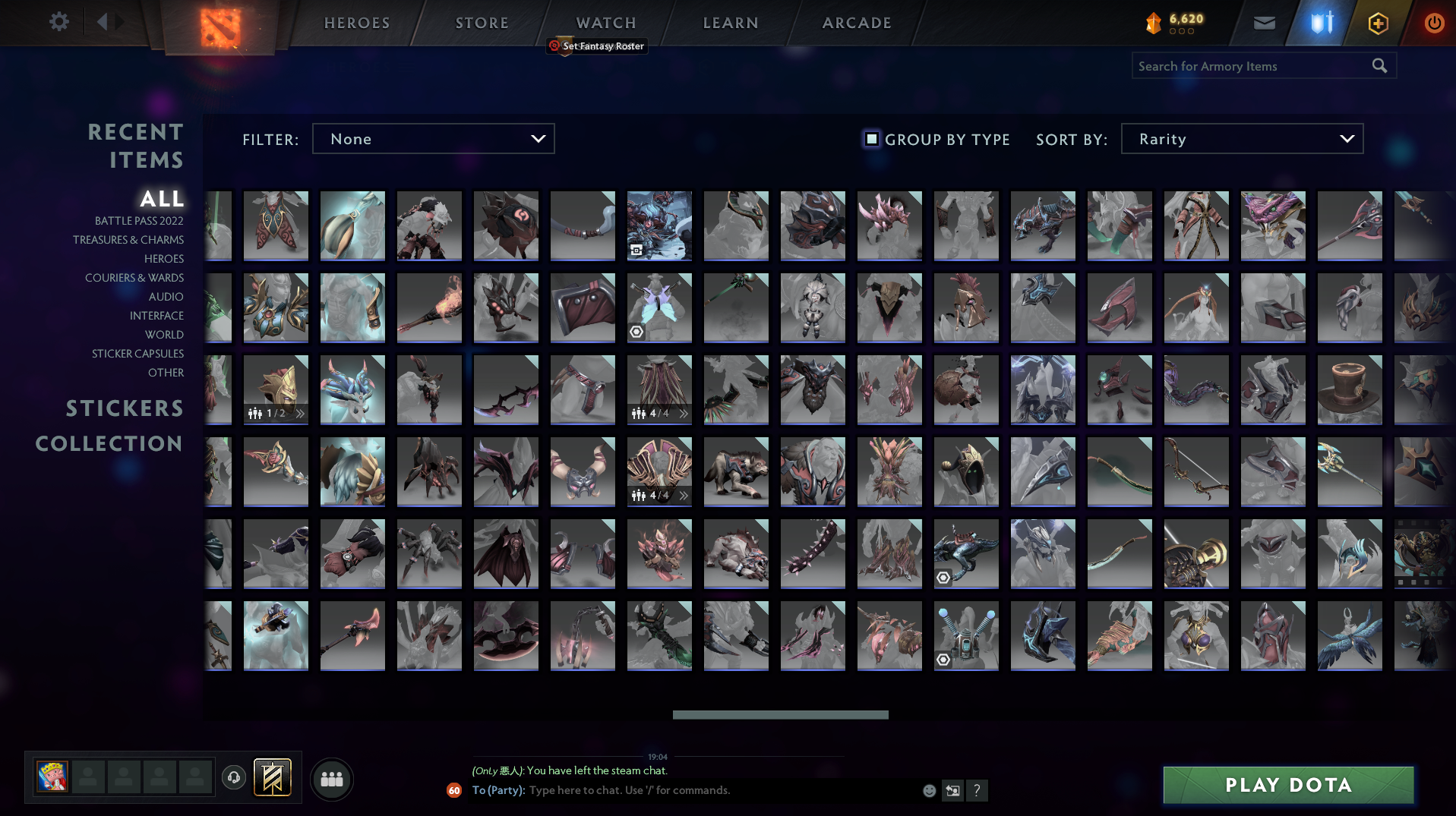1456x816 pixels.
Task: Select the BATTLE PASS 2022 sidebar link
Action: click(x=138, y=221)
